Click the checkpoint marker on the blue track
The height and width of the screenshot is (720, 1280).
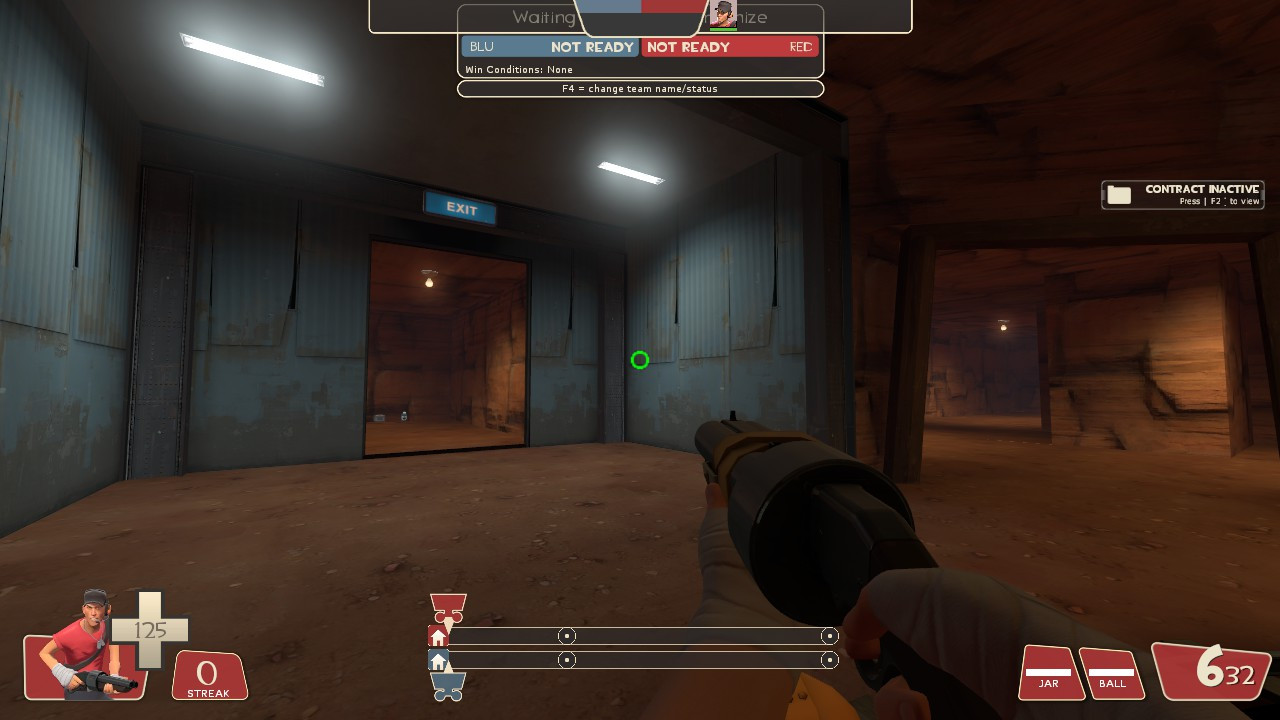(x=567, y=659)
